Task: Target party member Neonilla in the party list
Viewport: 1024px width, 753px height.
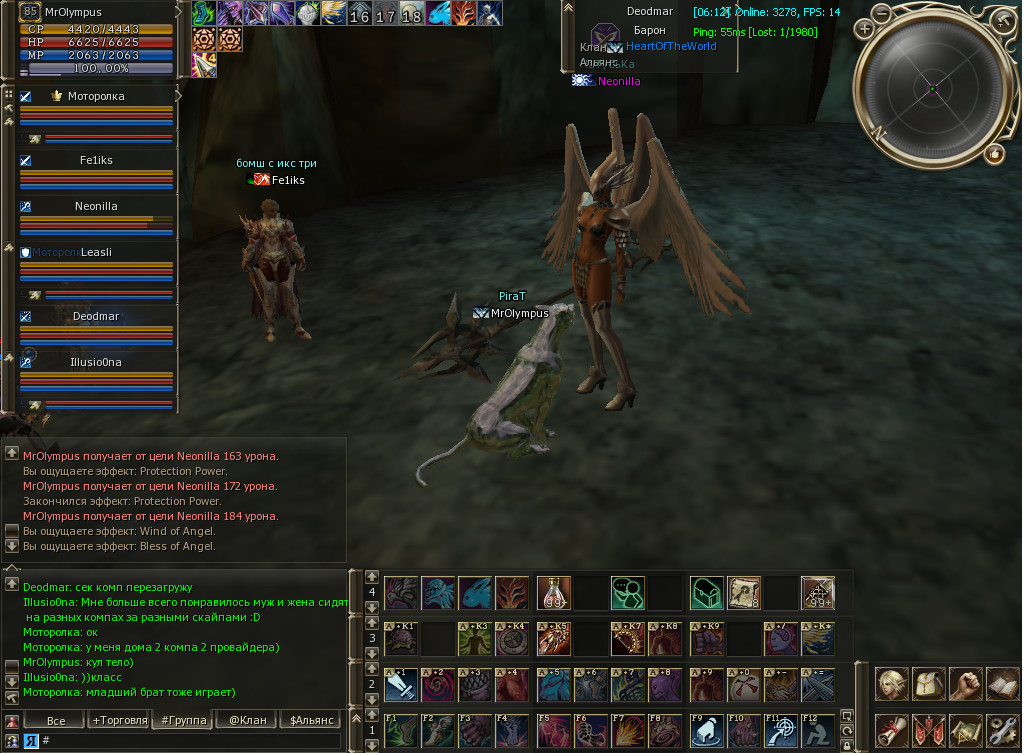Action: click(96, 206)
